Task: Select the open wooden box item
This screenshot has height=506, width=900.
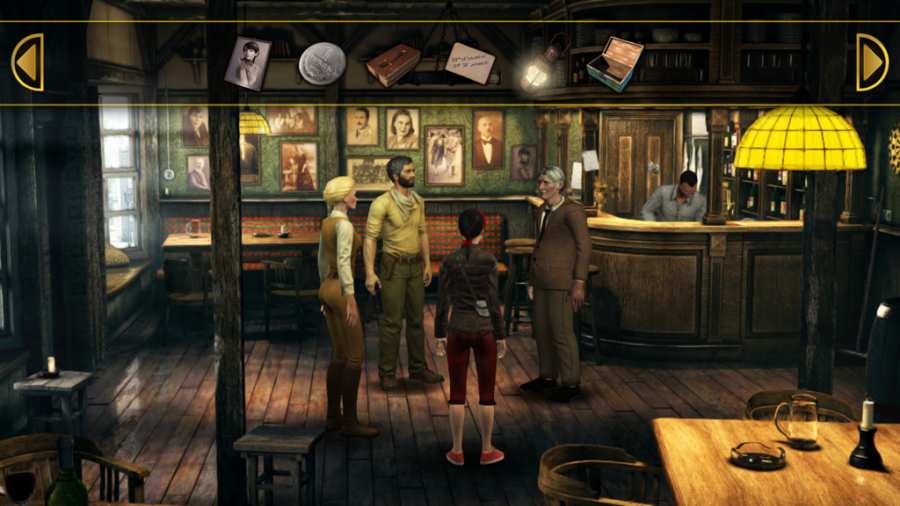Action: point(614,63)
